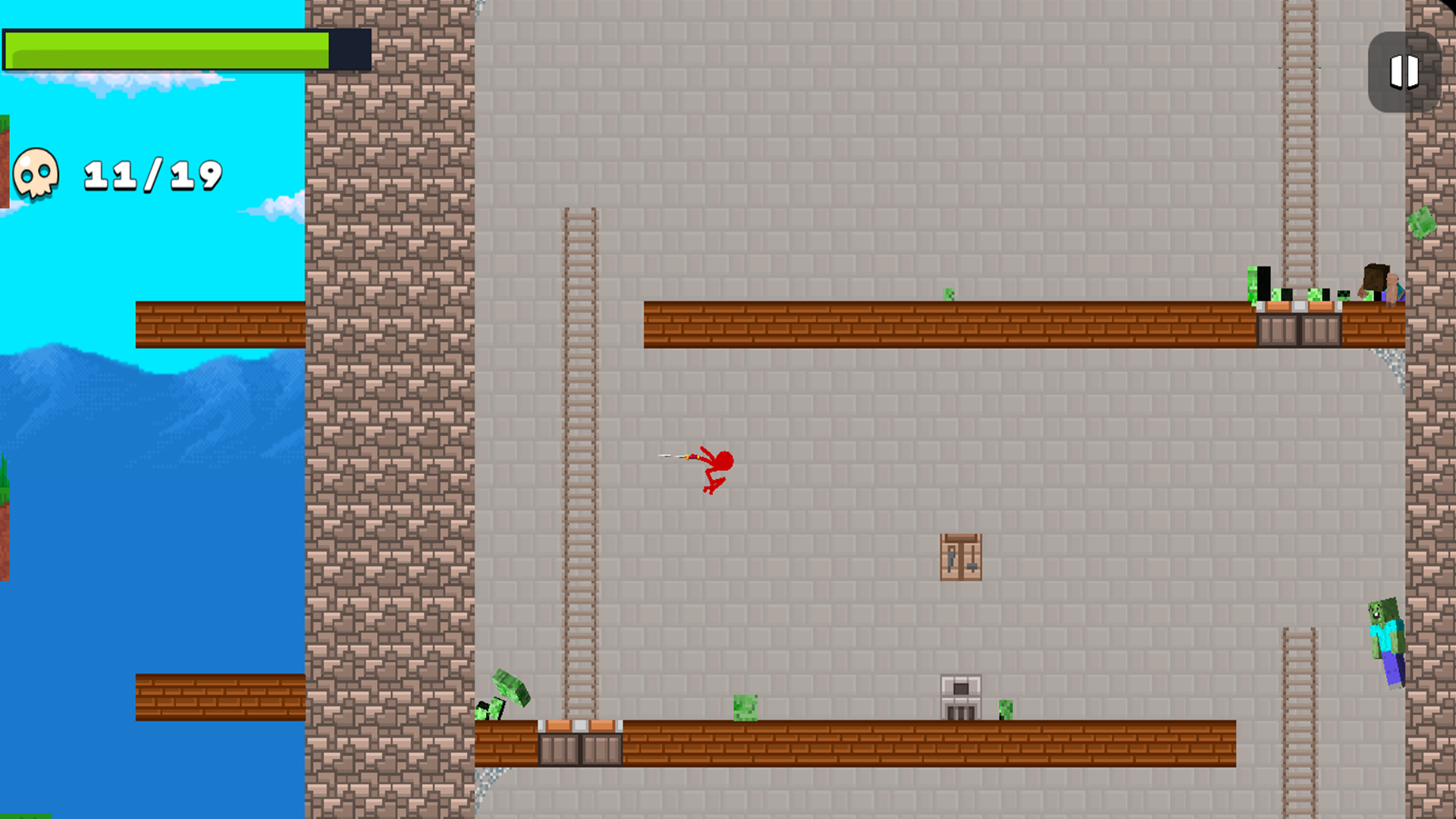Click the floating green item on the upper platform
1456x819 pixels.
(x=948, y=294)
